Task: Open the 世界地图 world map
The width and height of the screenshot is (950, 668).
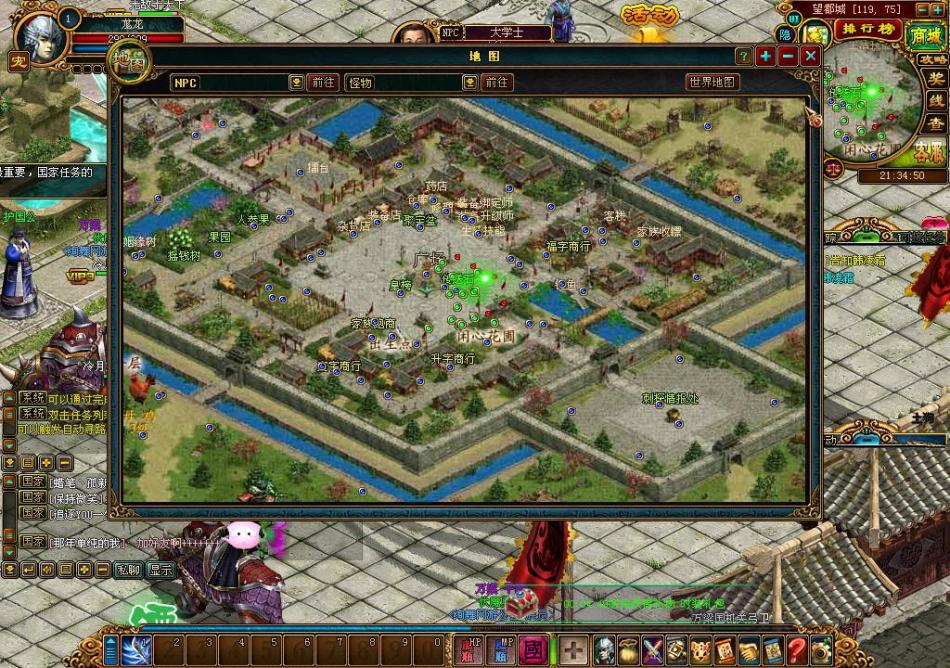Action: pyautogui.click(x=712, y=82)
